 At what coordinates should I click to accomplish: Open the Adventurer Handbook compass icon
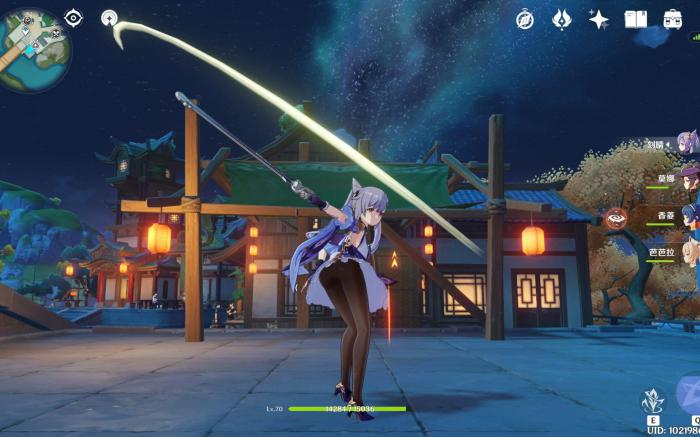[x=525, y=19]
